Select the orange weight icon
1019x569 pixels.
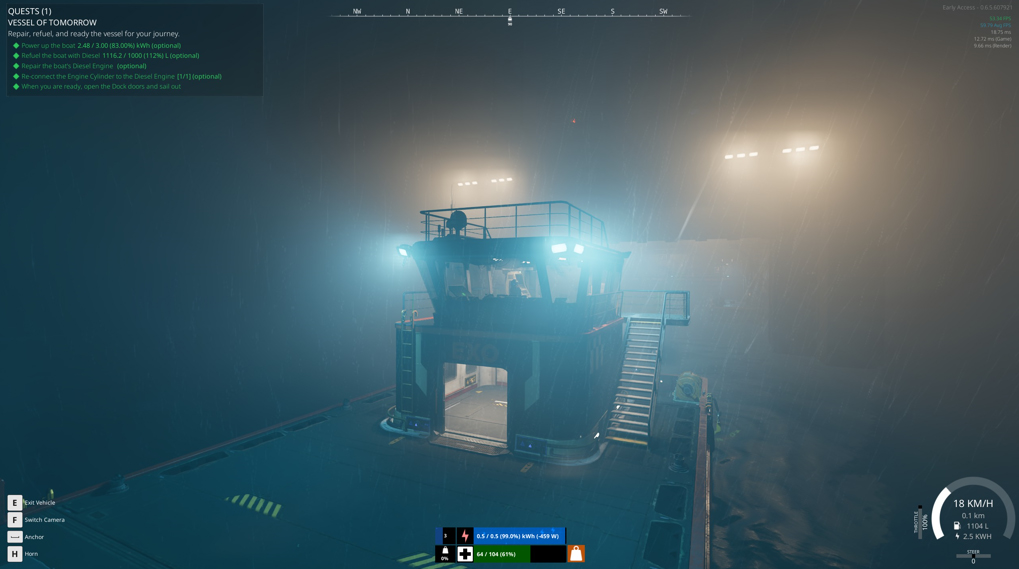click(x=576, y=553)
